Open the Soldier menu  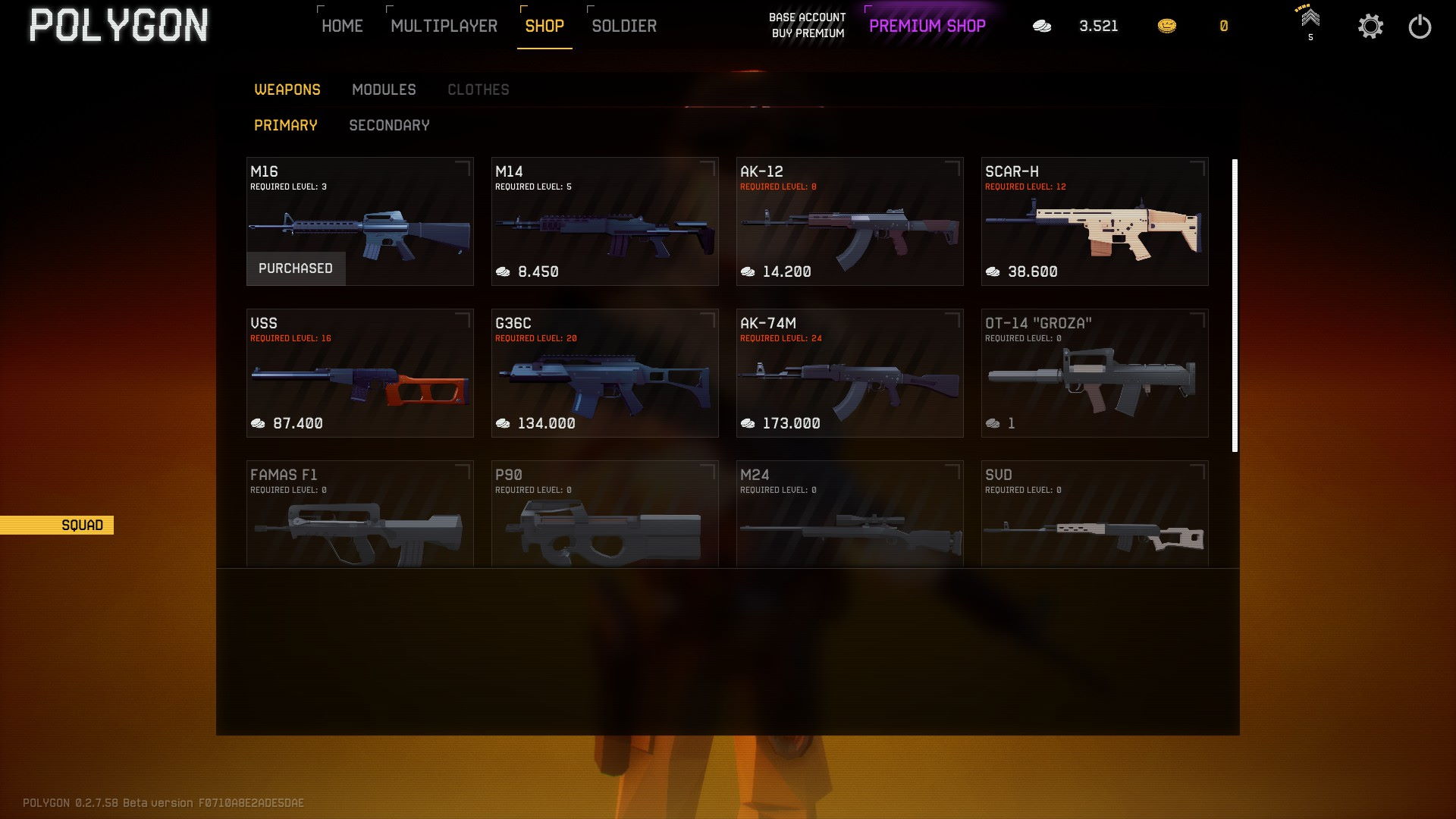coord(624,26)
